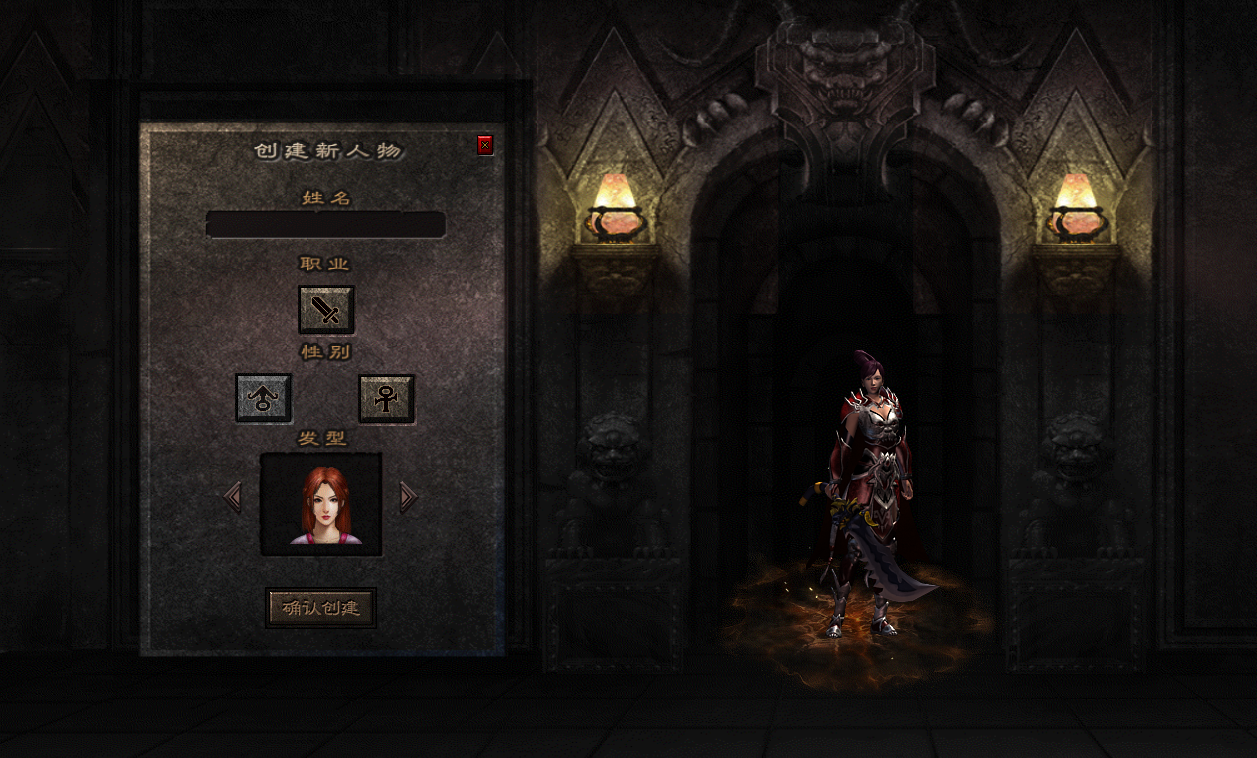Choose the male gender symbol

point(264,398)
